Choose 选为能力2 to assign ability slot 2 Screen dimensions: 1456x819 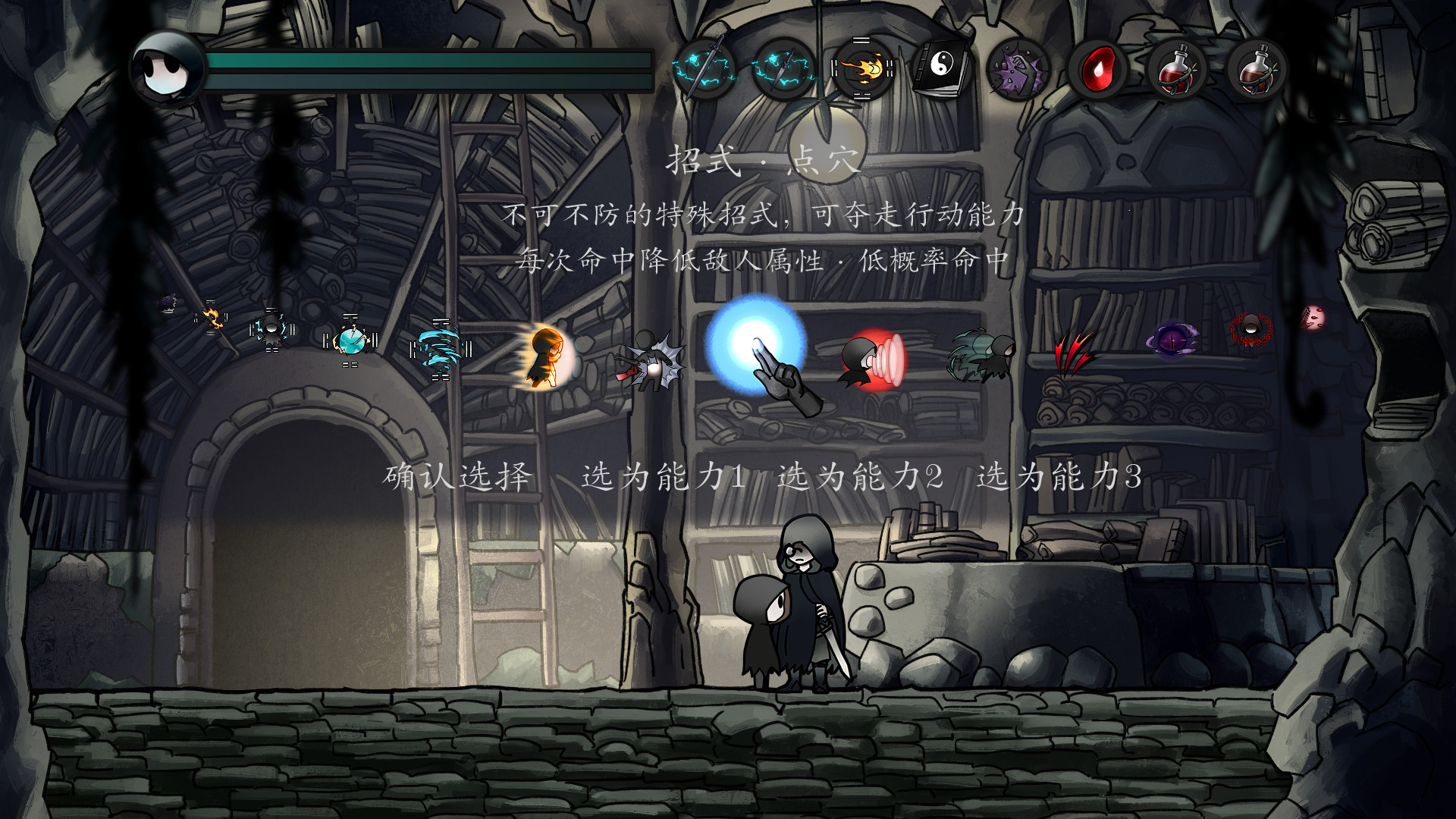click(x=861, y=477)
